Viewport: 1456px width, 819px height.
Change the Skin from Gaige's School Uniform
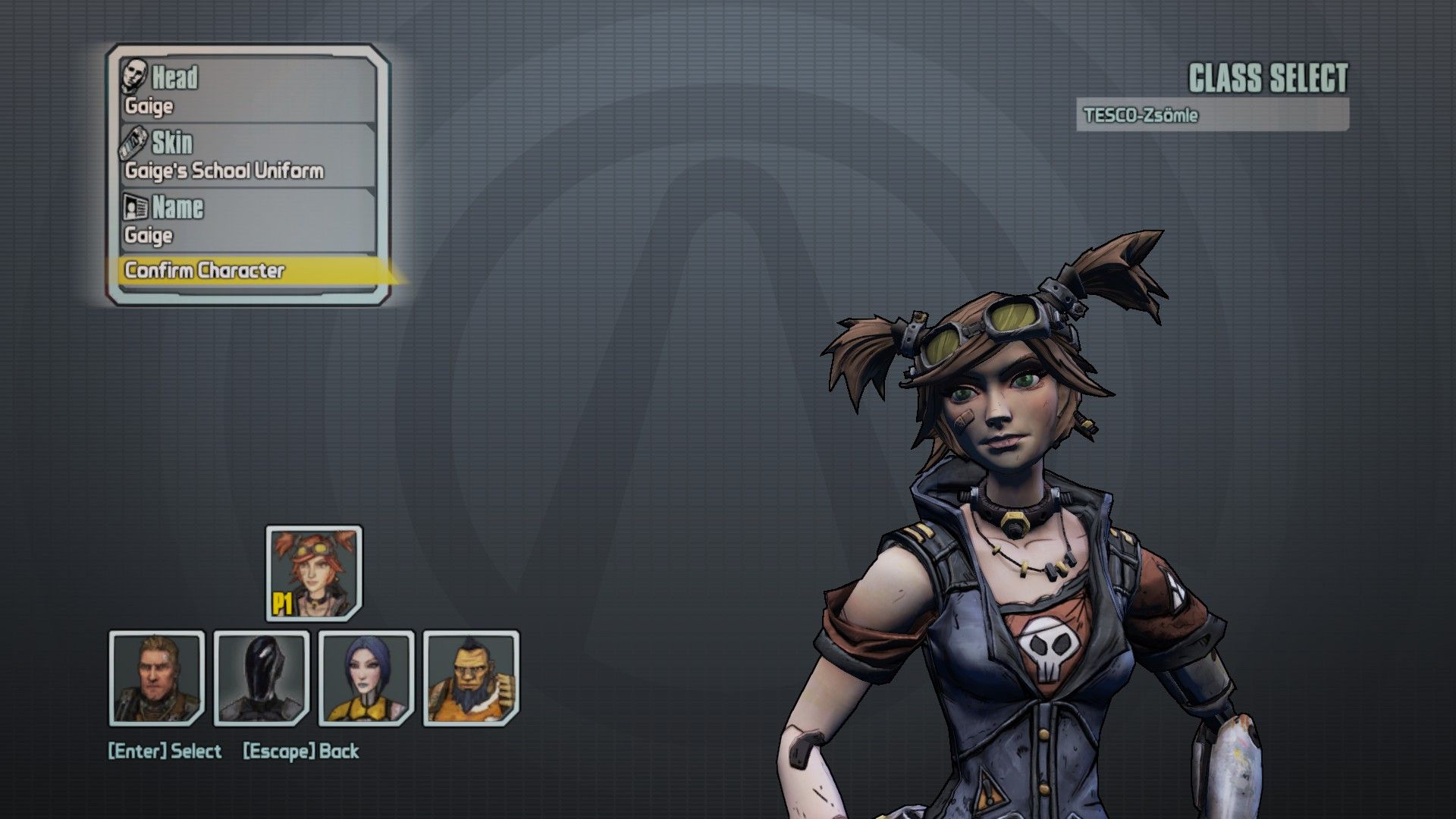coord(247,155)
